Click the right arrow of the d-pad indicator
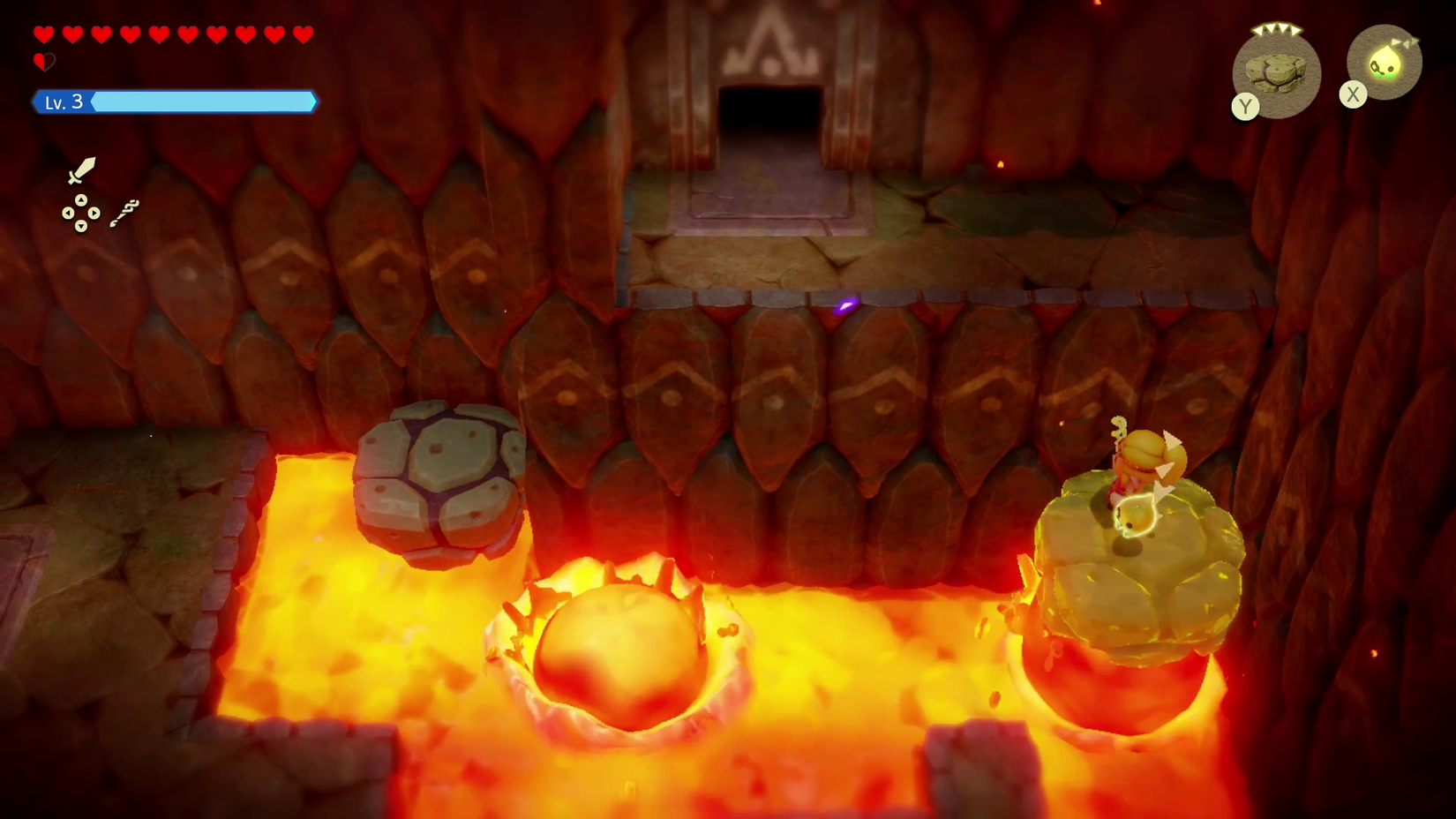 pyautogui.click(x=94, y=213)
